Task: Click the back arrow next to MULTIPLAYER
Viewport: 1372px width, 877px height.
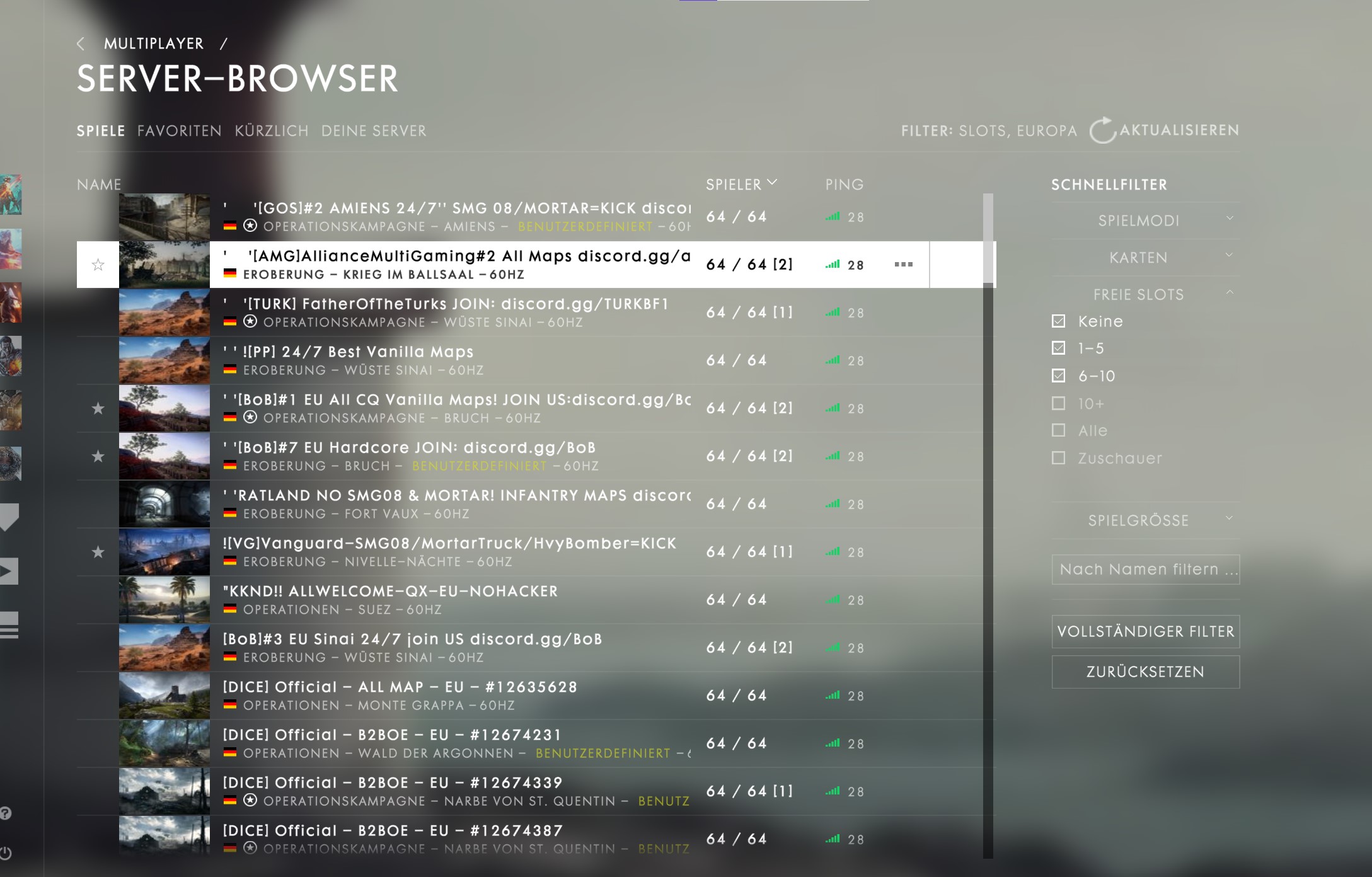Action: 81,43
